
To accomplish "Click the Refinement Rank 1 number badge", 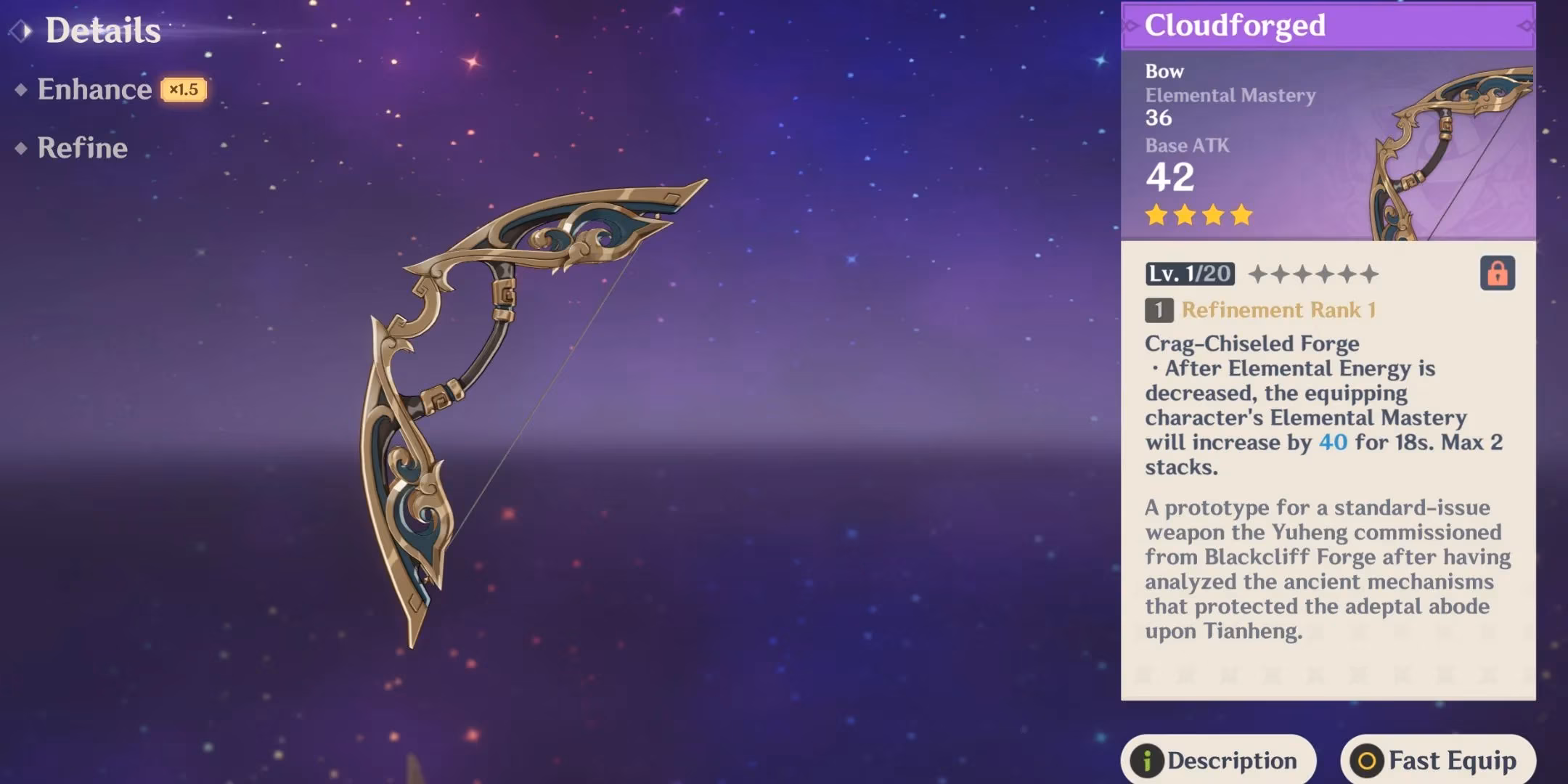I will pyautogui.click(x=1161, y=311).
